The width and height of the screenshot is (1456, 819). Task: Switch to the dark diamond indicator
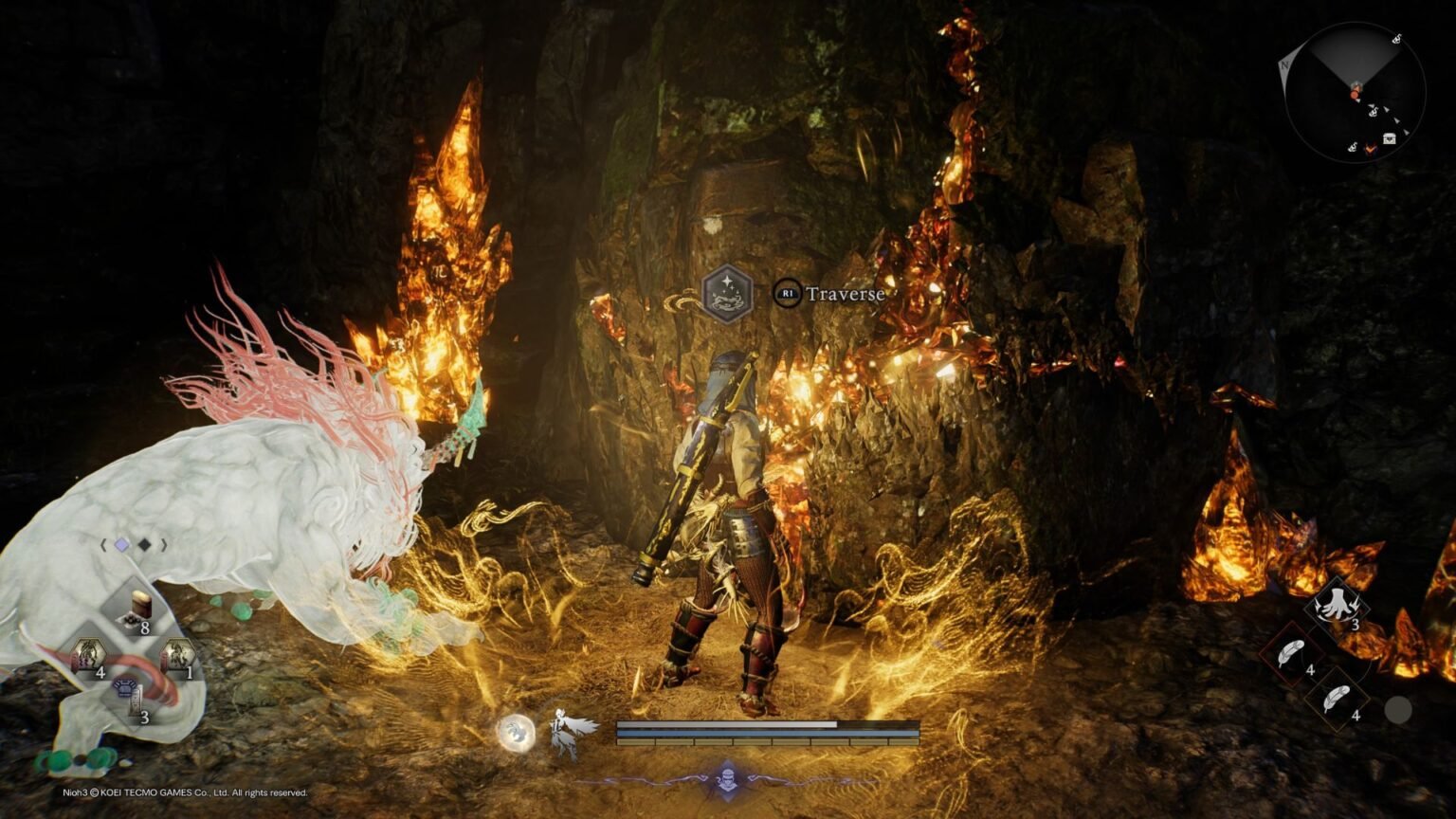coord(145,545)
